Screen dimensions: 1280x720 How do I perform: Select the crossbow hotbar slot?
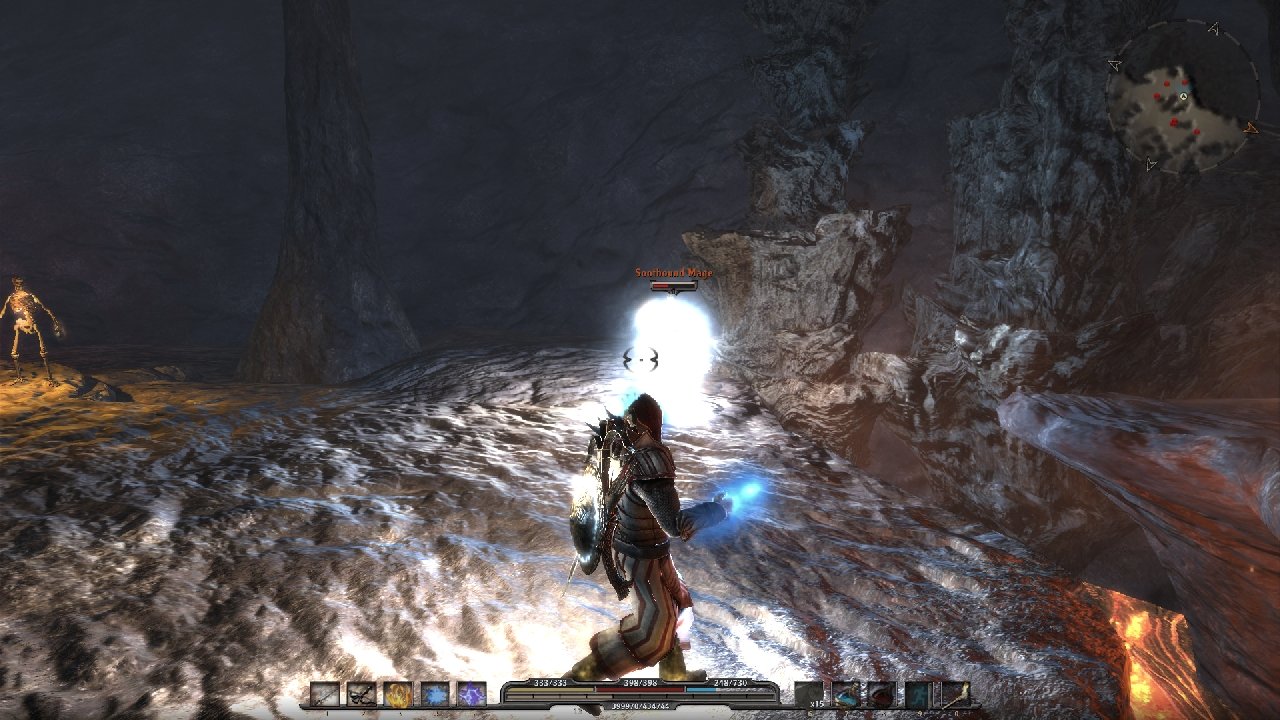(361, 694)
